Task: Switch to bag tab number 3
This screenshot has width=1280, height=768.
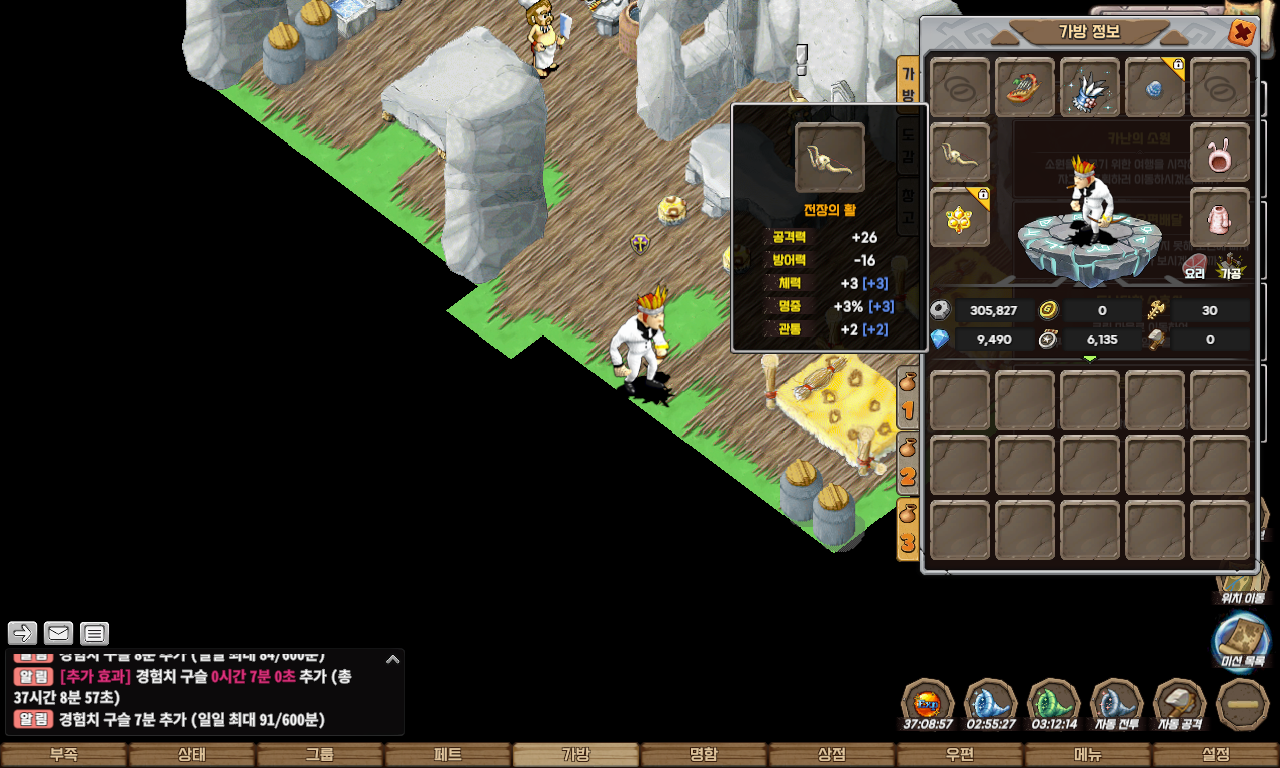Action: [x=908, y=530]
